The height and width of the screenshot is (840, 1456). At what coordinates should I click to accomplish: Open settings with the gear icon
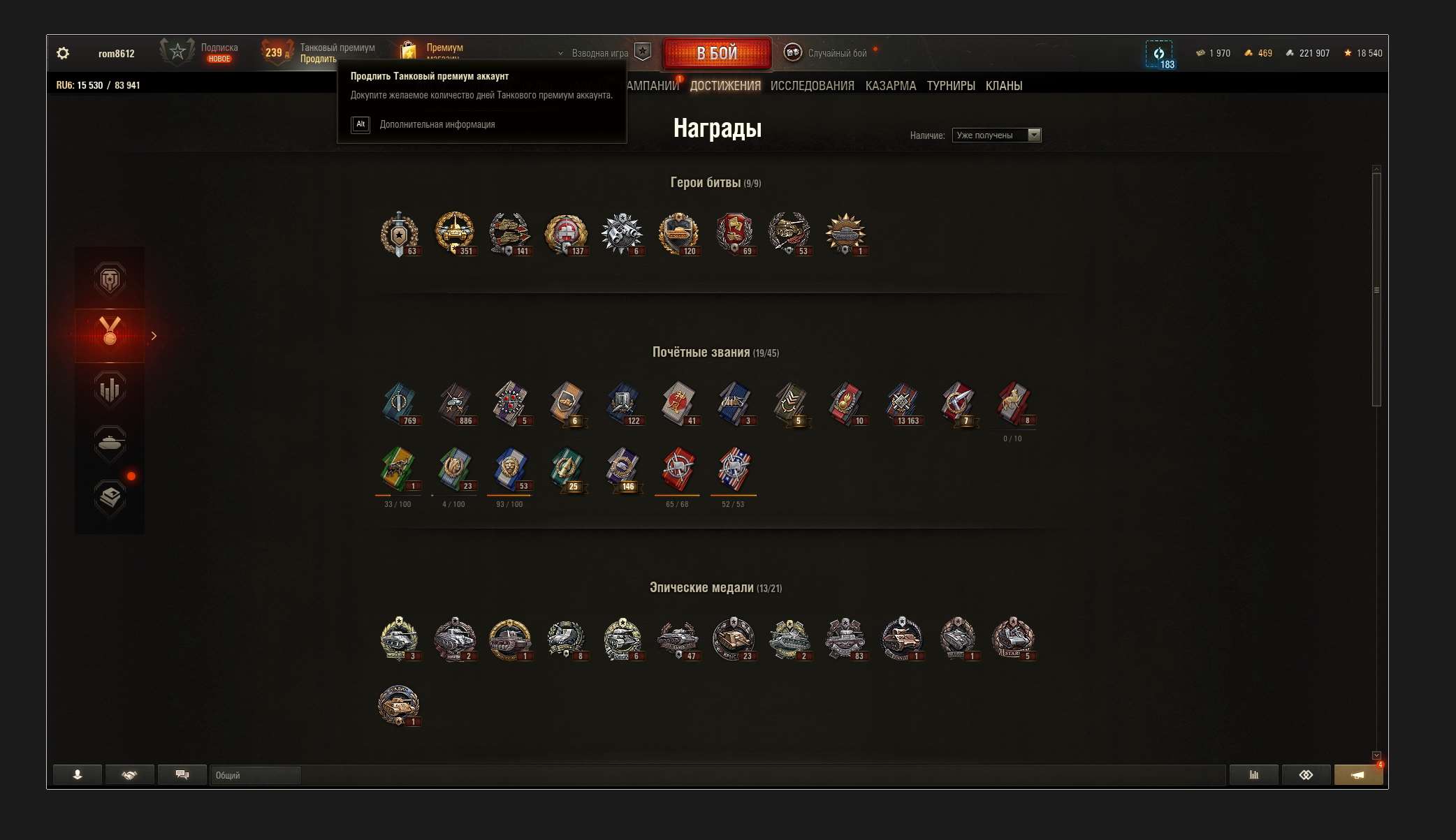63,53
